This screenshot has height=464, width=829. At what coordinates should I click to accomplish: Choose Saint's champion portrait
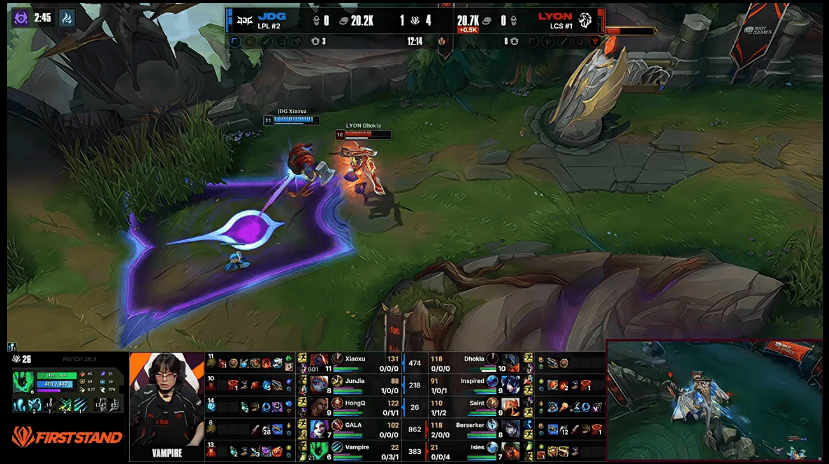tap(511, 404)
